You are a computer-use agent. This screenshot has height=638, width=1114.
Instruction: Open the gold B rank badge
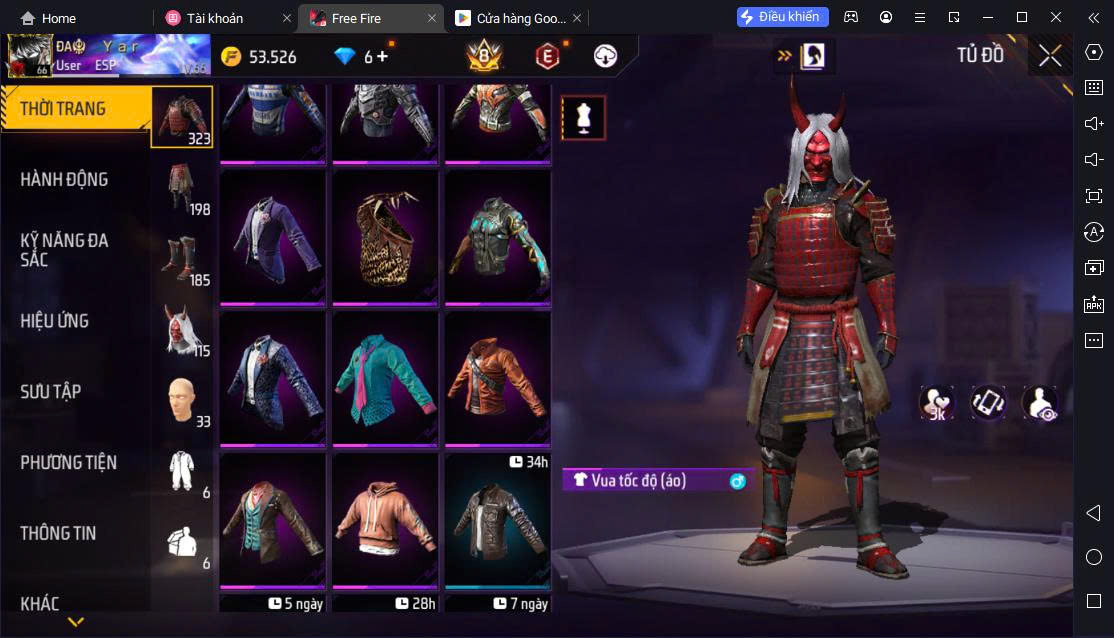point(484,56)
